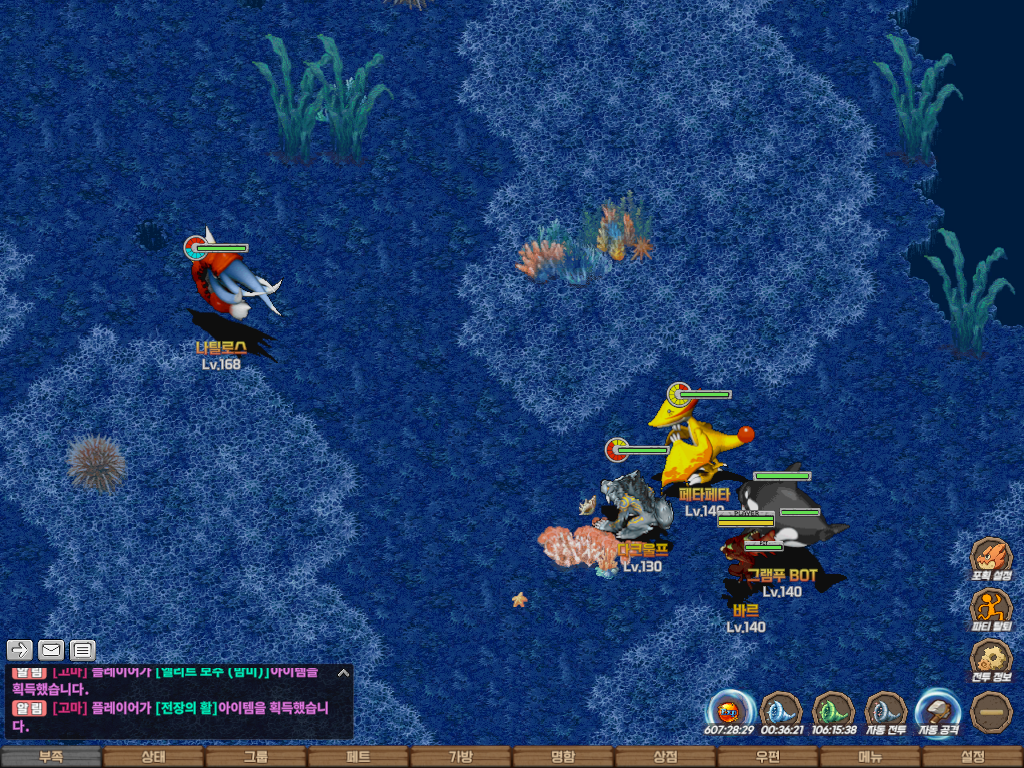
Task: Click the Exp boost buff icon
Action: [730, 712]
